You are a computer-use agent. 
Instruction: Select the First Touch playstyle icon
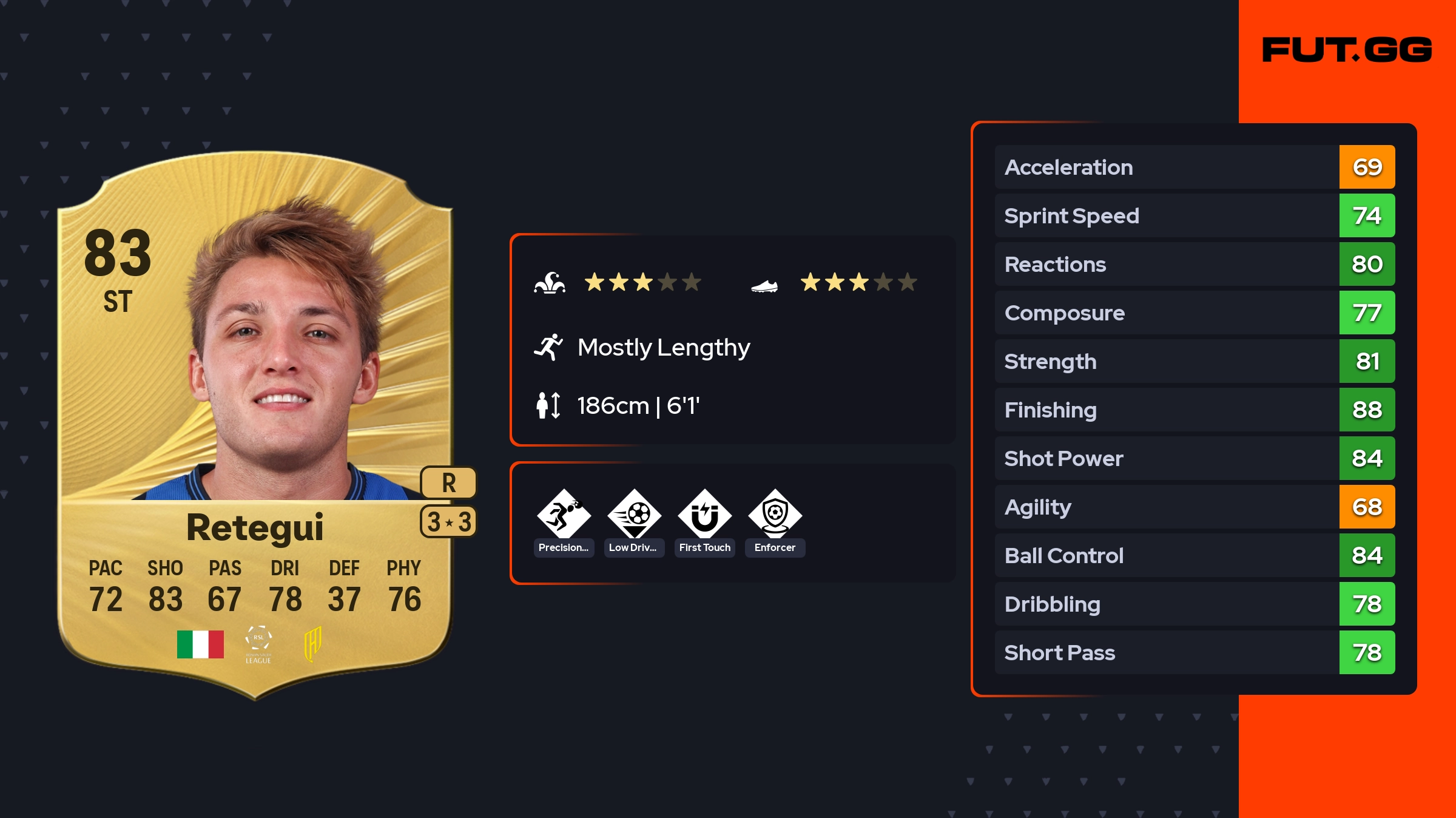point(704,515)
